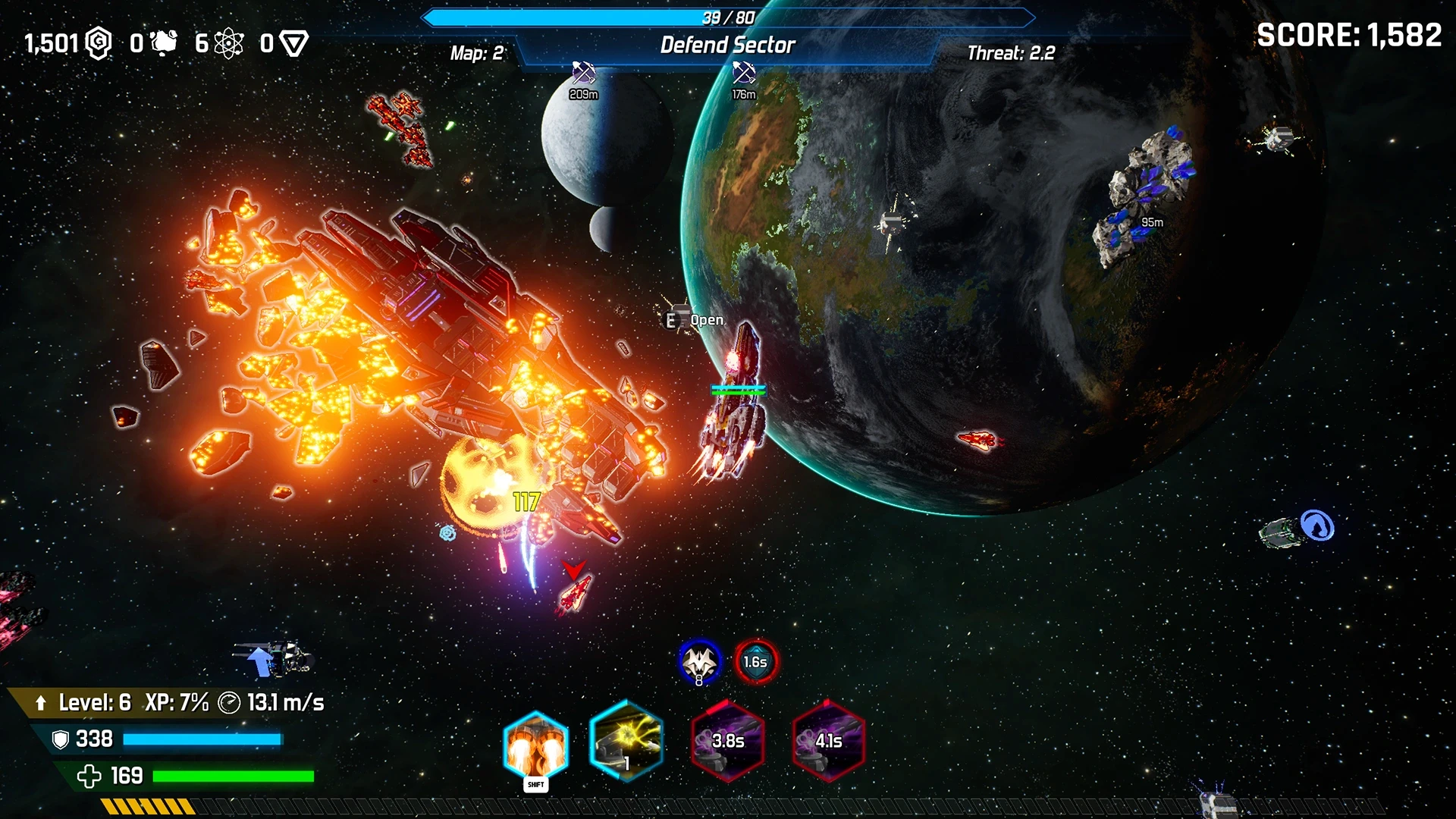Activate the twin thruster boost ability

(x=535, y=745)
